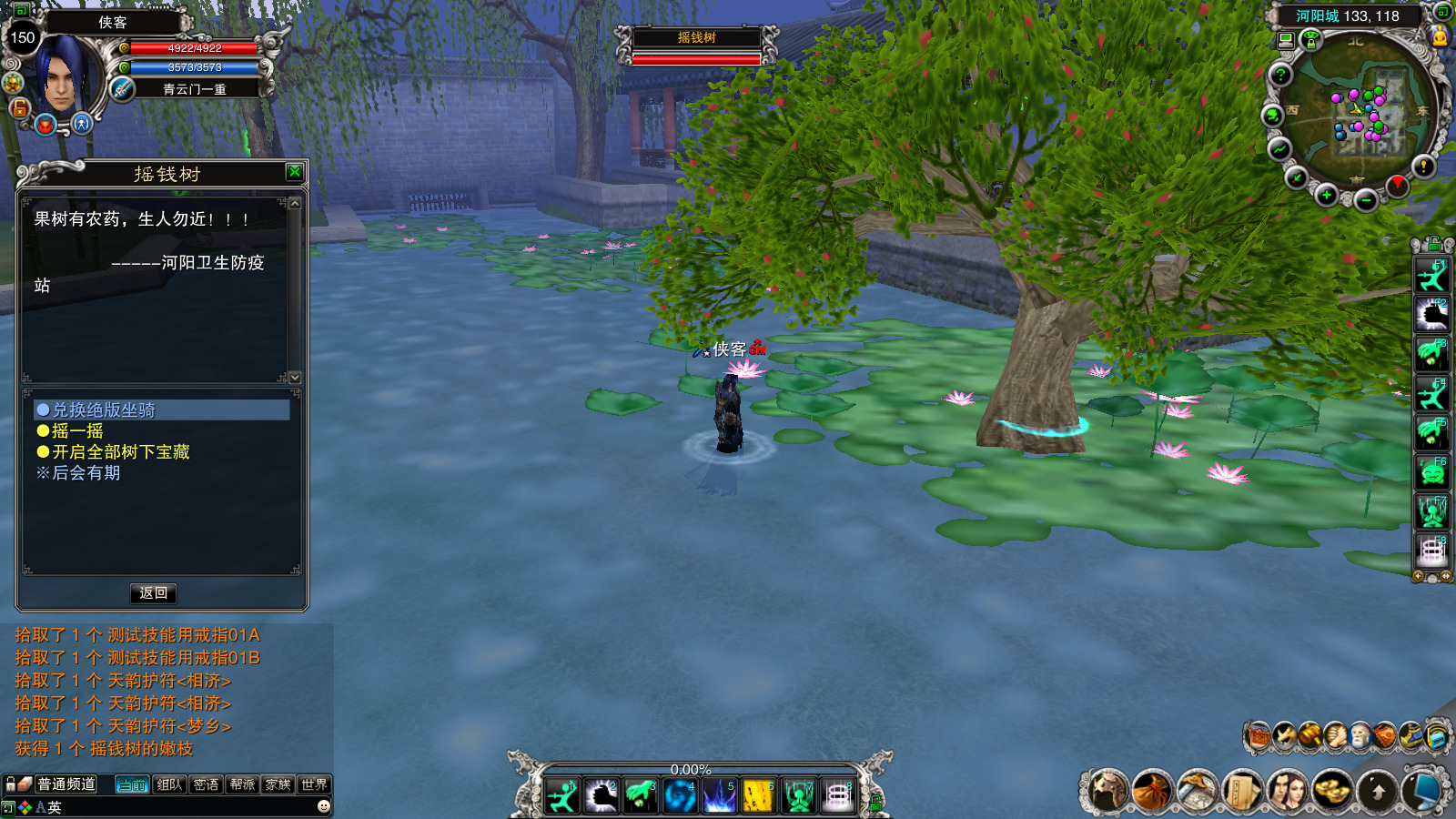Activate the yellow skill icon in hotbar
This screenshot has height=819, width=1456.
coord(757,796)
